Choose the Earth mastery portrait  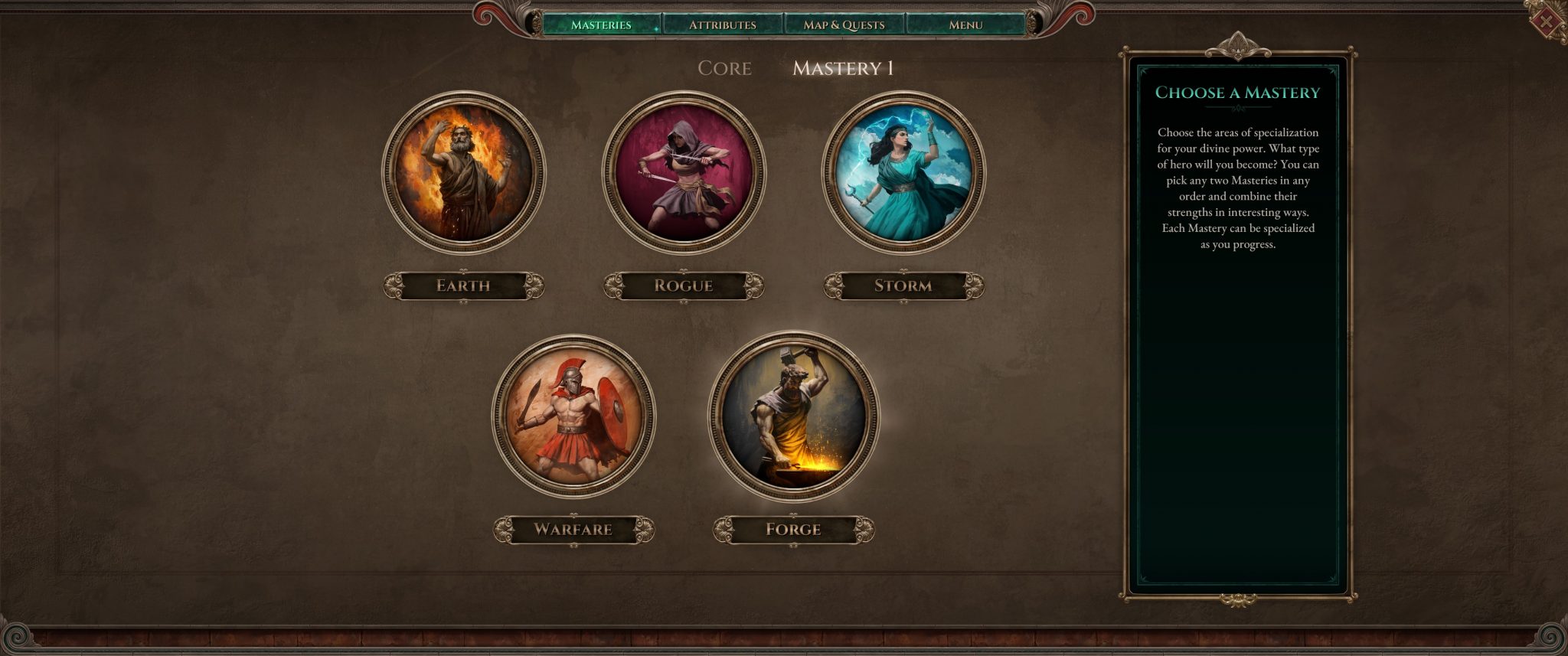[x=463, y=172]
